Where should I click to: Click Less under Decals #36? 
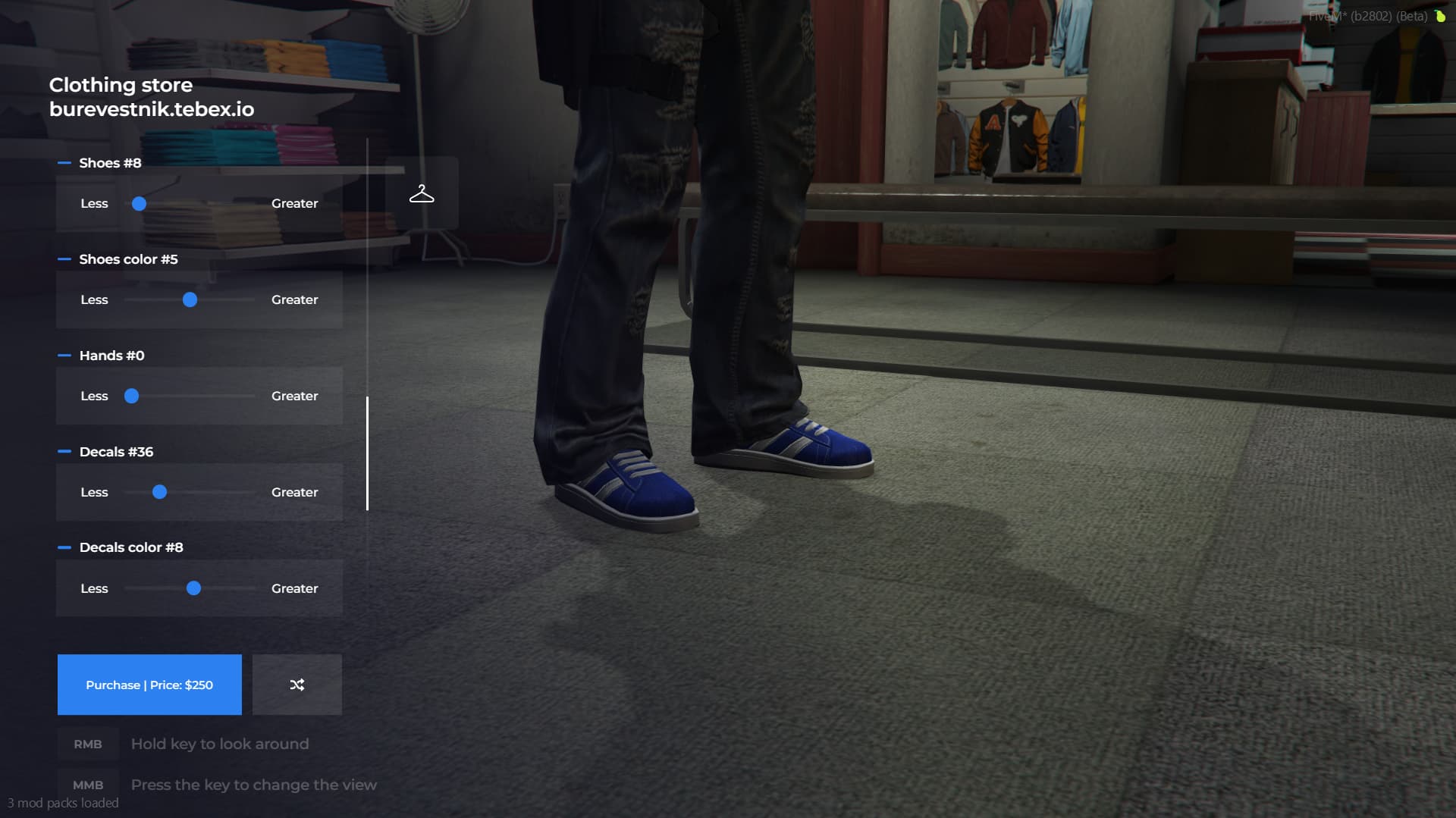[x=94, y=492]
